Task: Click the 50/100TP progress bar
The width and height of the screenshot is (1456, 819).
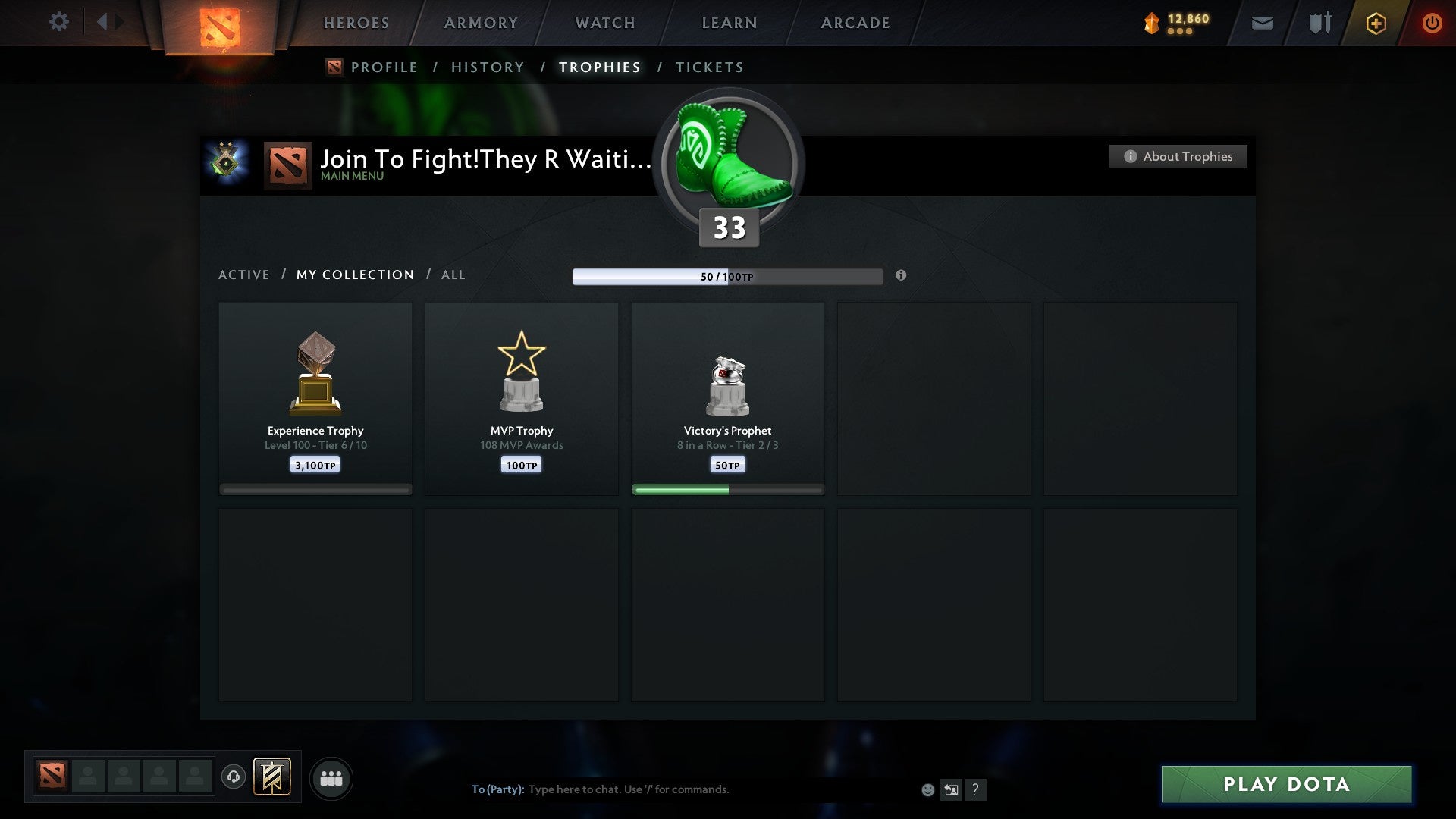Action: click(x=727, y=276)
